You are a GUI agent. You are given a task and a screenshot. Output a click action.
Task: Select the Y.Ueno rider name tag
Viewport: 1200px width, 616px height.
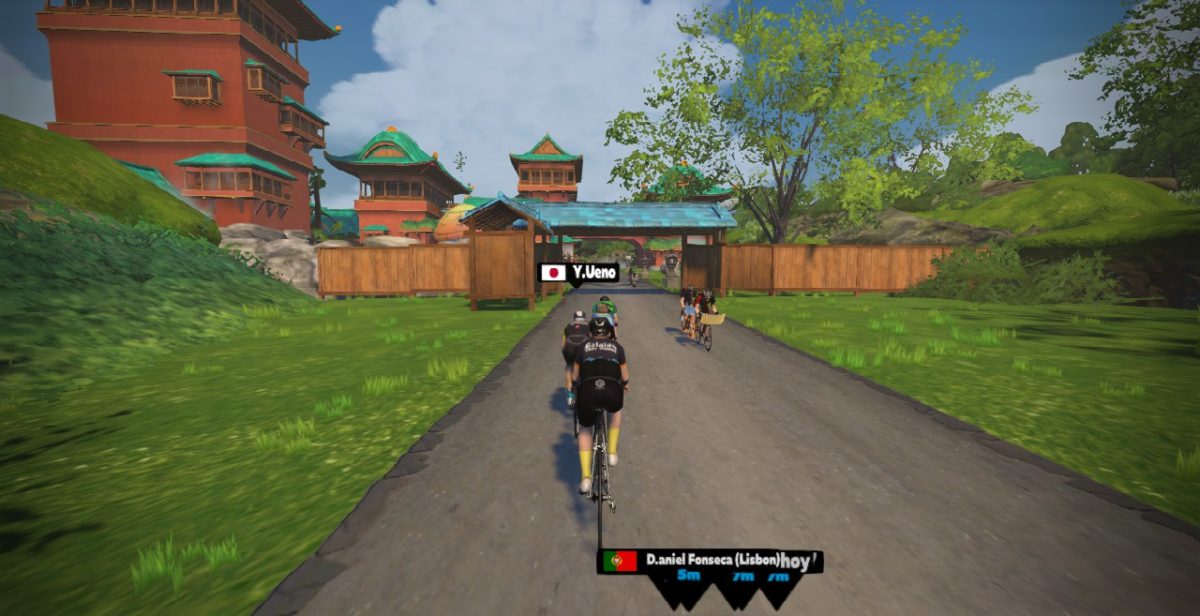(x=579, y=272)
